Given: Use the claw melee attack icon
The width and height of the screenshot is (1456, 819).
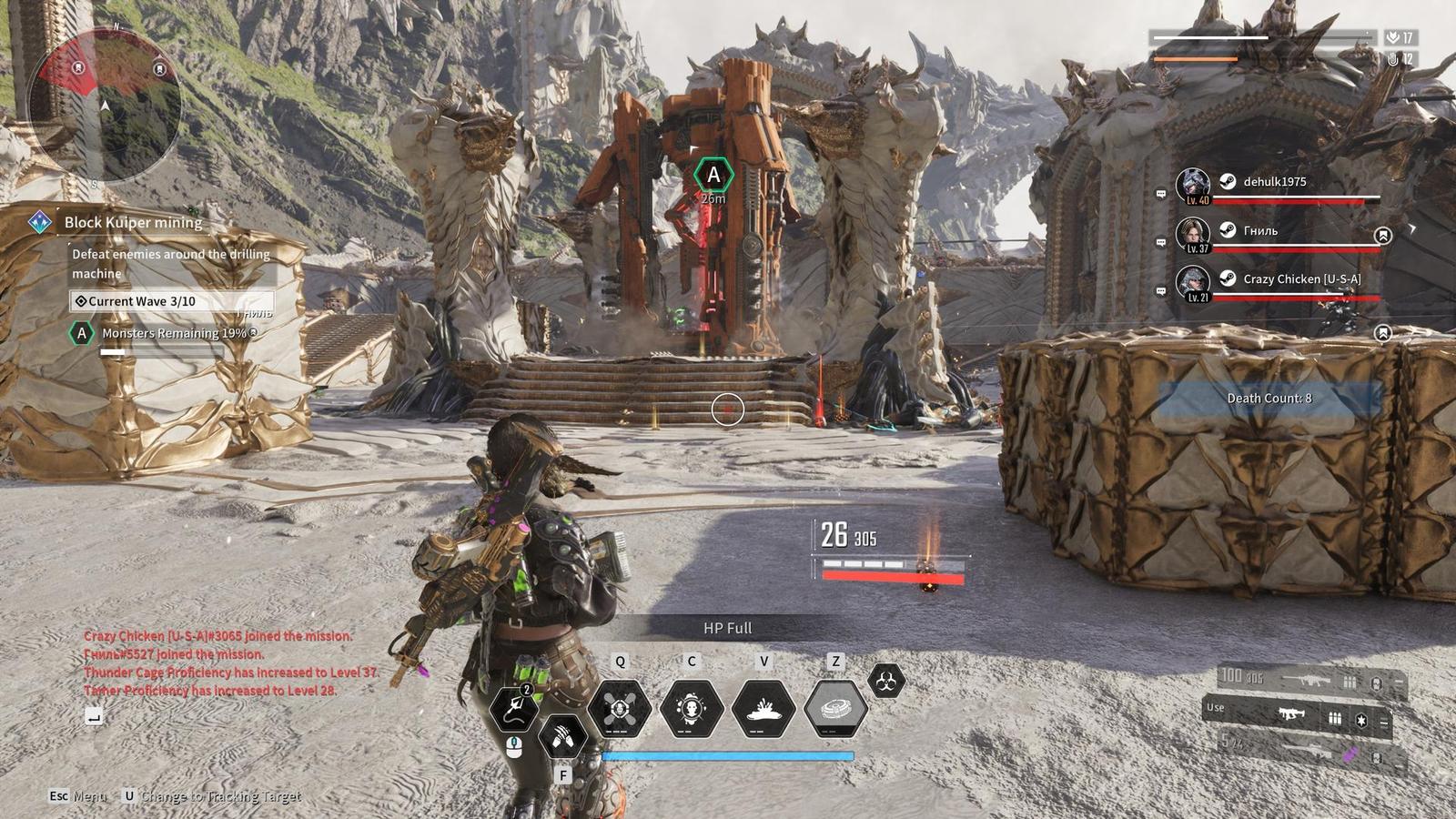Looking at the screenshot, I should (562, 735).
